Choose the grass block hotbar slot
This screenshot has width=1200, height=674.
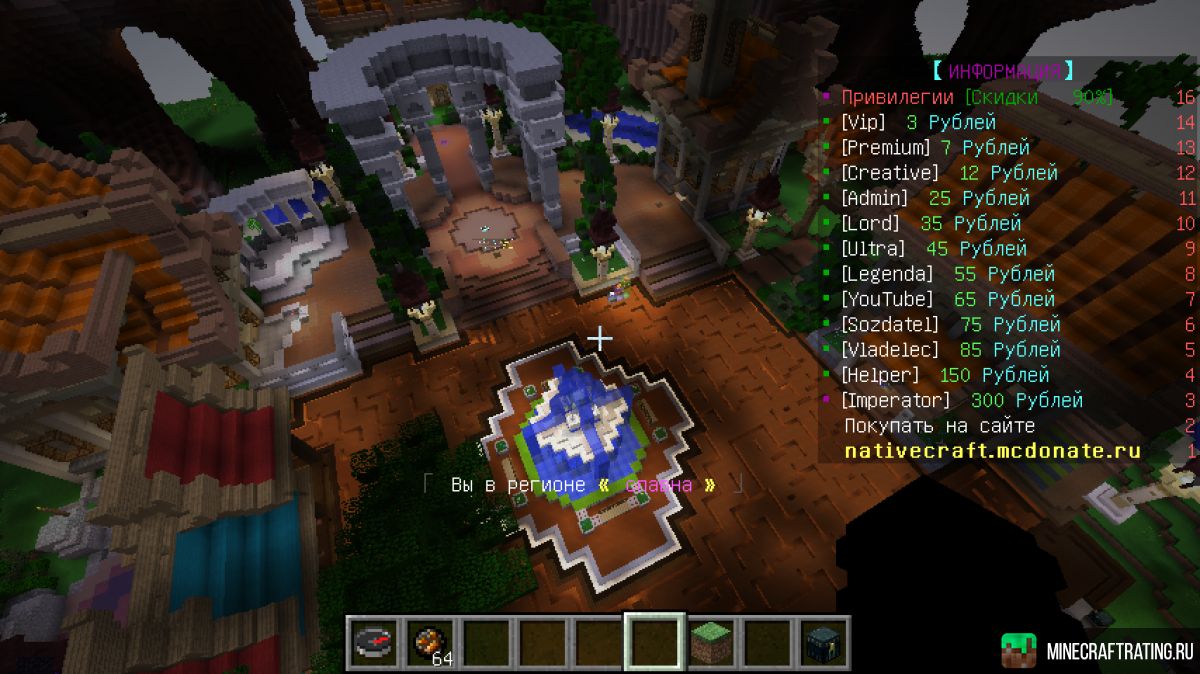(710, 641)
